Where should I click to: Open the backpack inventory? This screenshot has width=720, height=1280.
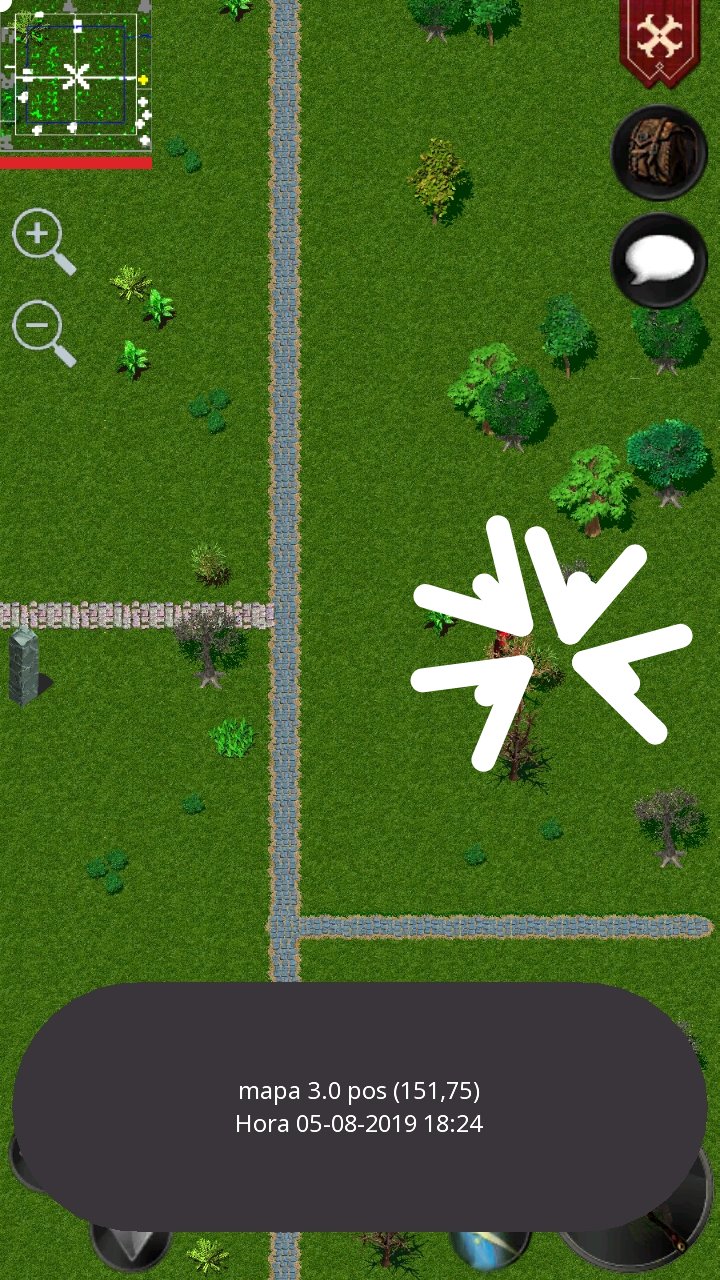click(x=659, y=153)
